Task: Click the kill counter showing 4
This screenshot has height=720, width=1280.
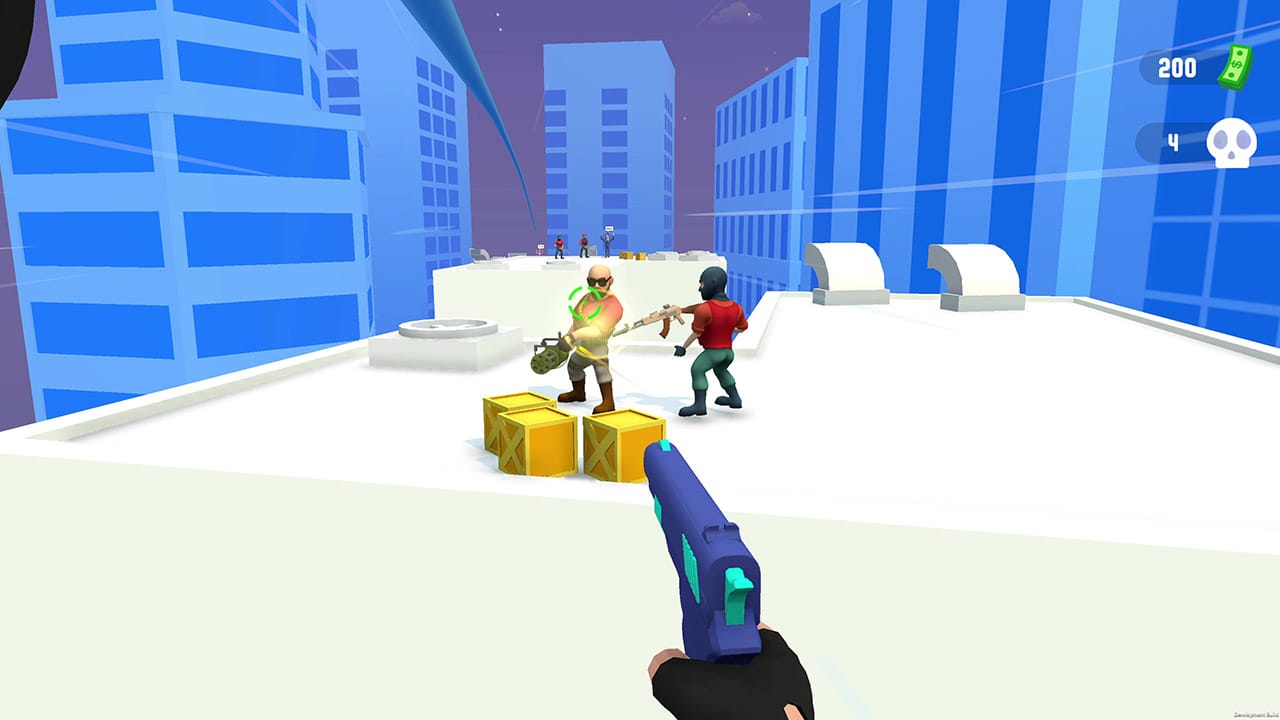Action: click(x=1172, y=140)
